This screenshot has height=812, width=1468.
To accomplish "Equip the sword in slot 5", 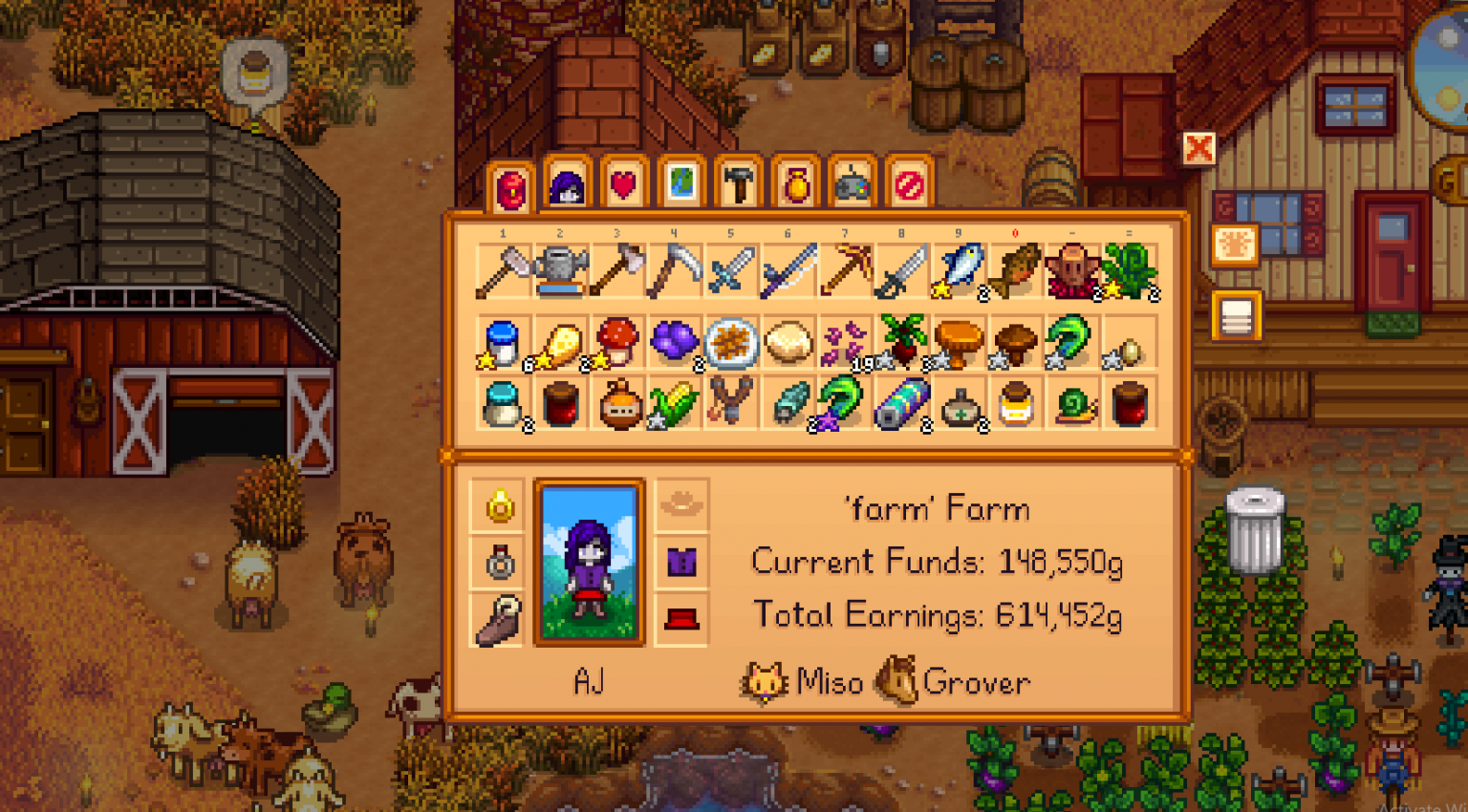I will pos(731,270).
